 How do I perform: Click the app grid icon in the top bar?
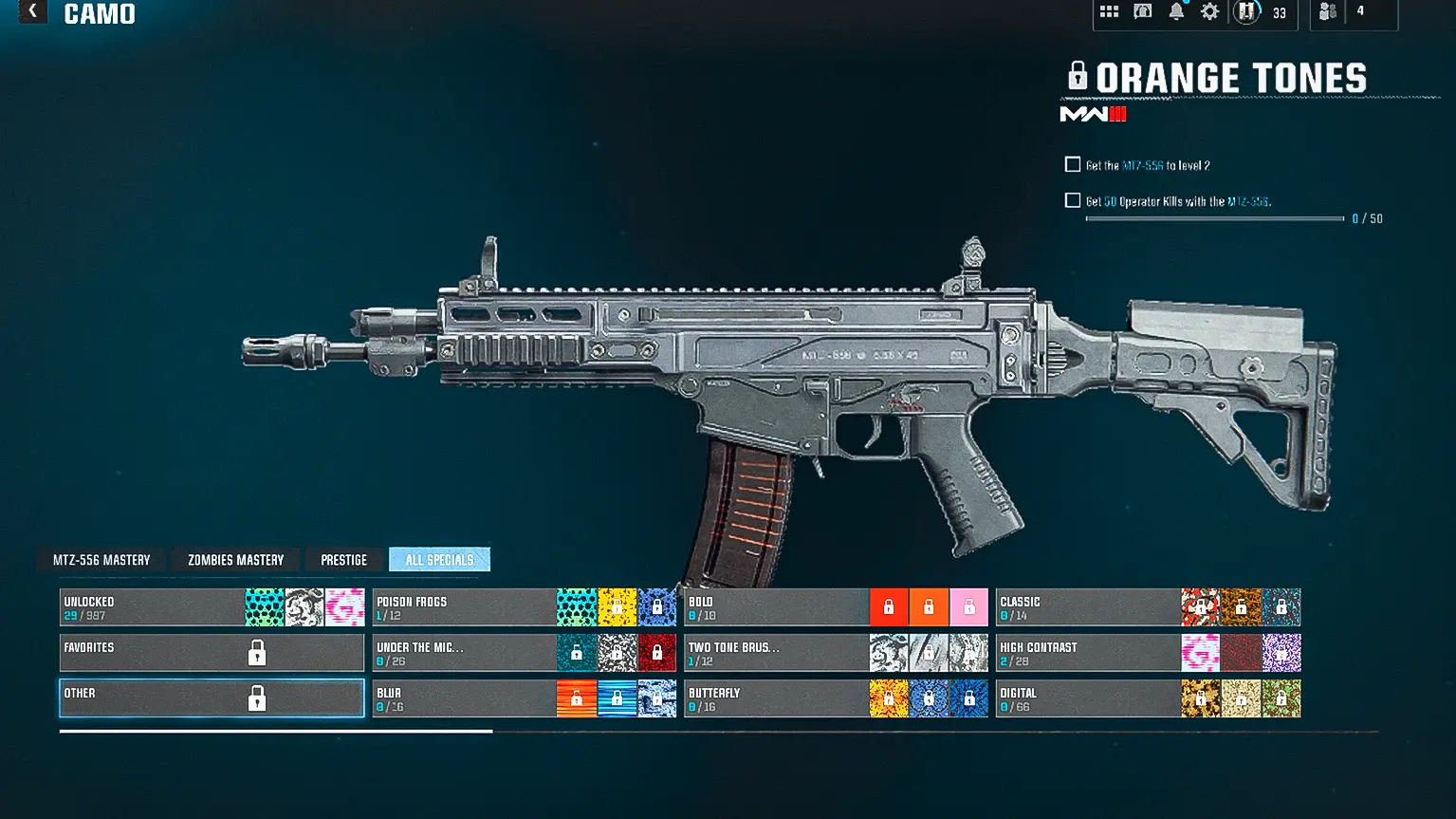[x=1110, y=12]
